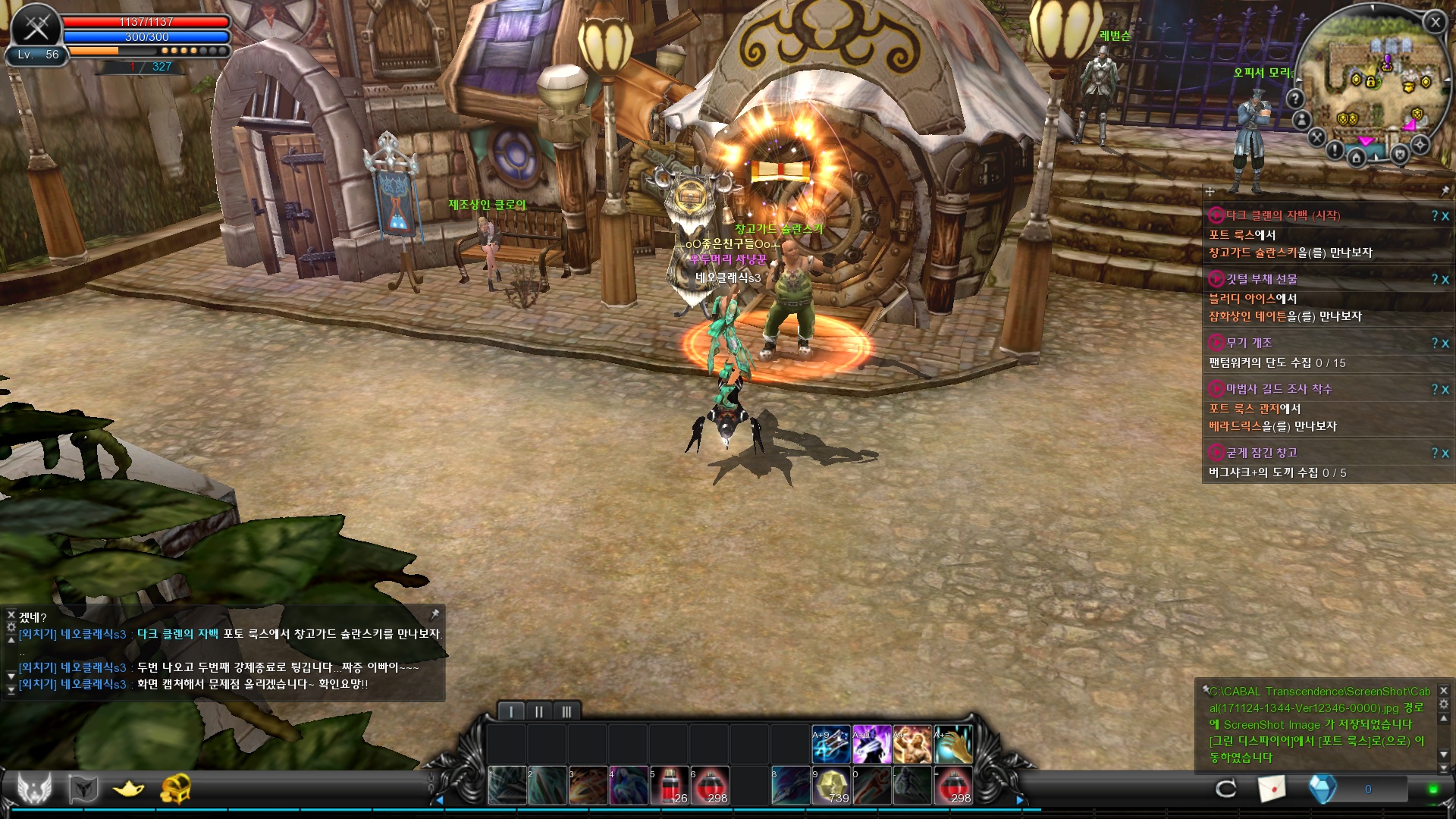Open the character silhouette button beside the minimap
The height and width of the screenshot is (819, 1456).
(x=1302, y=120)
